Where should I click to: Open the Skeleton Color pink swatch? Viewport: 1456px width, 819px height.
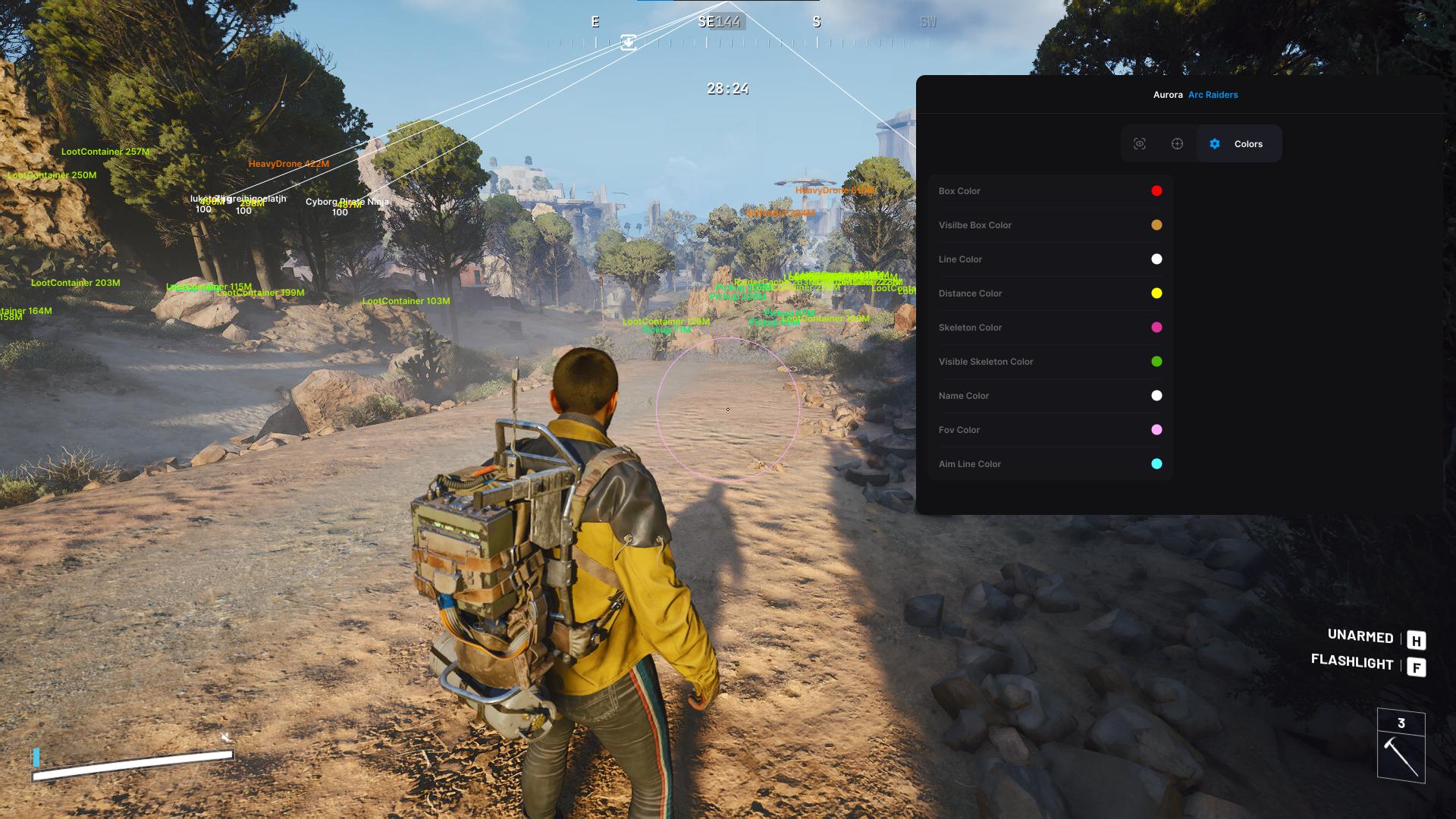click(1156, 328)
